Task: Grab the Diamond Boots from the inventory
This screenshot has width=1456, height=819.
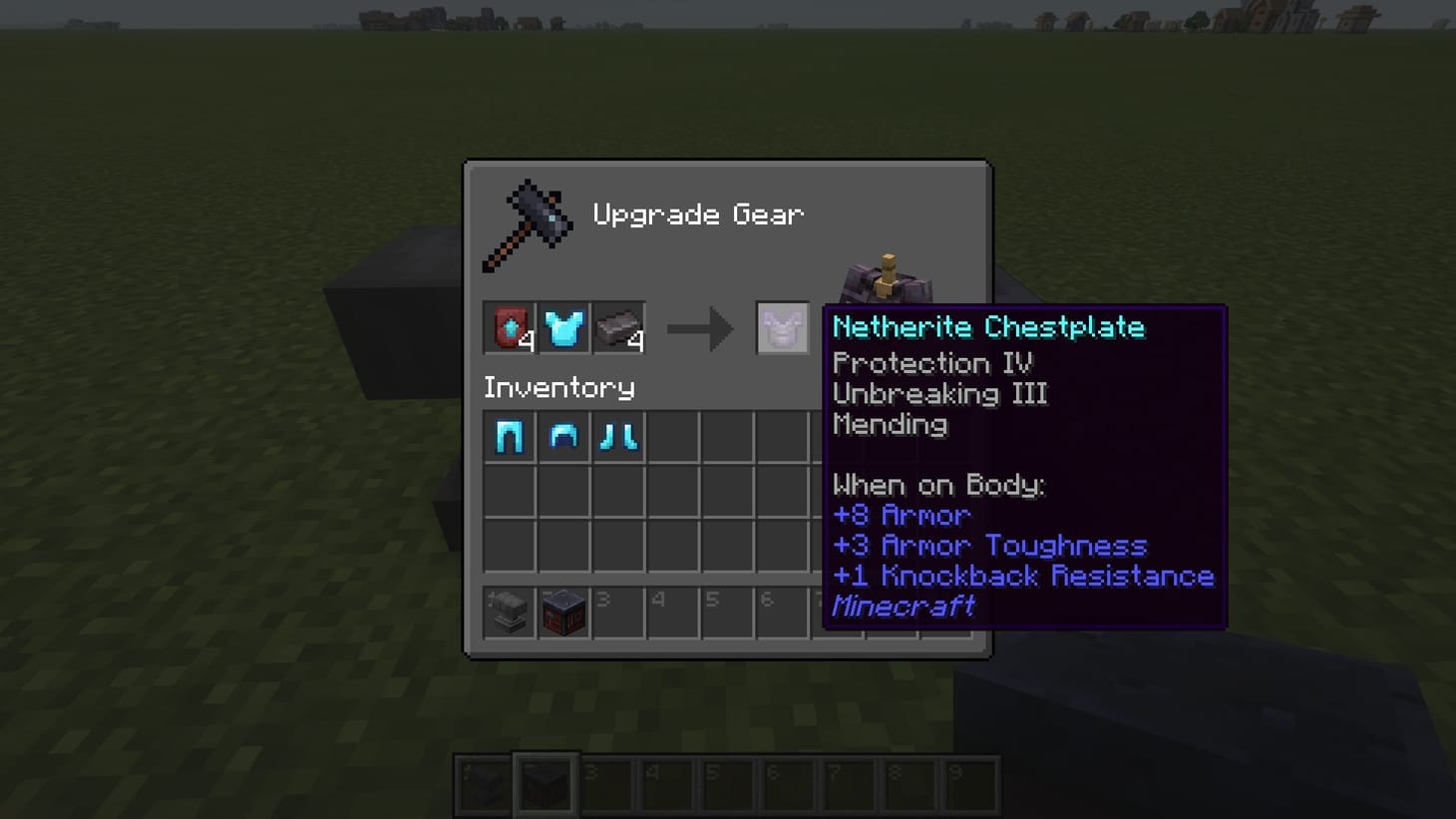Action: (x=619, y=436)
